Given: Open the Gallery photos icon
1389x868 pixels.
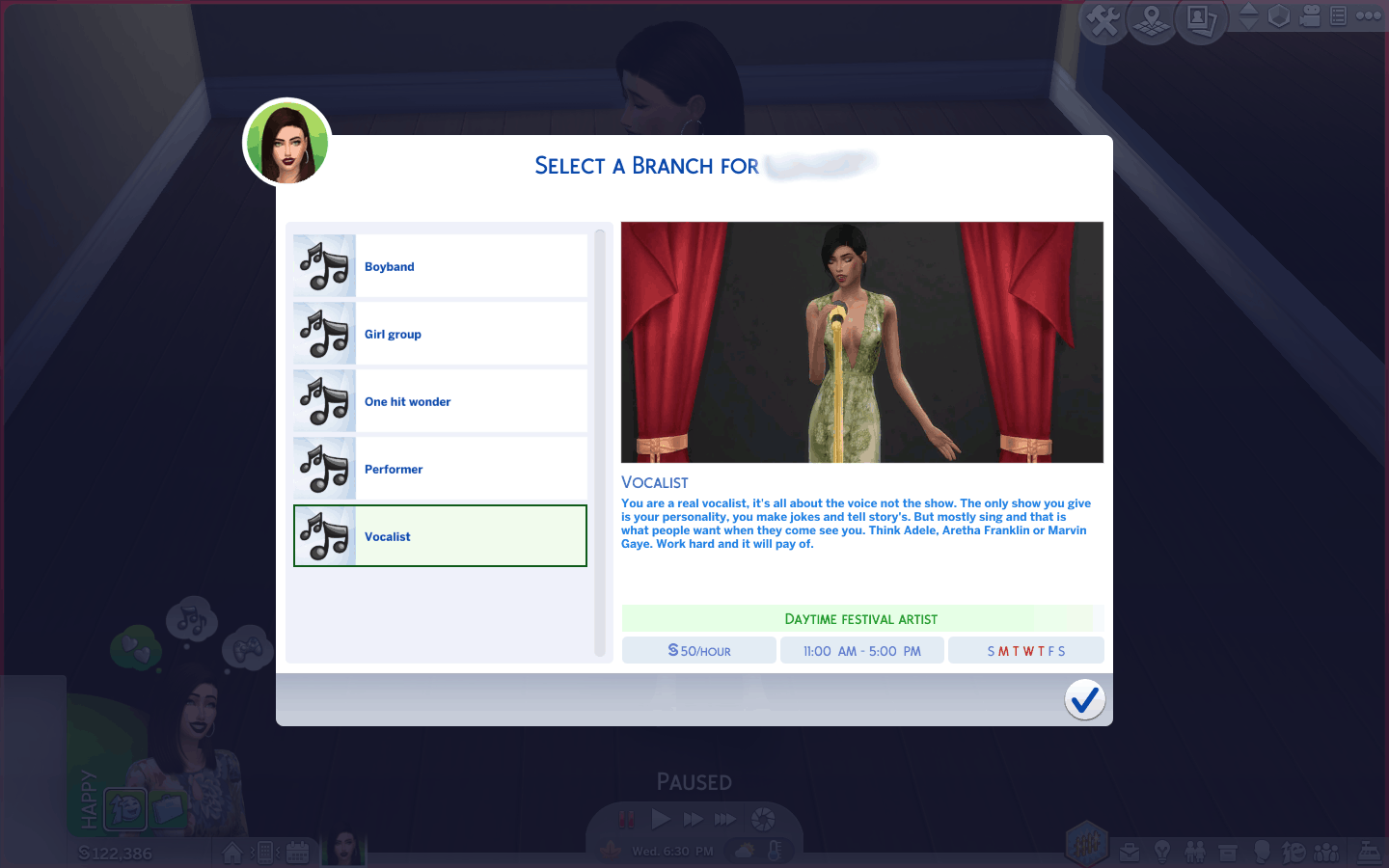Looking at the screenshot, I should point(1201,19).
